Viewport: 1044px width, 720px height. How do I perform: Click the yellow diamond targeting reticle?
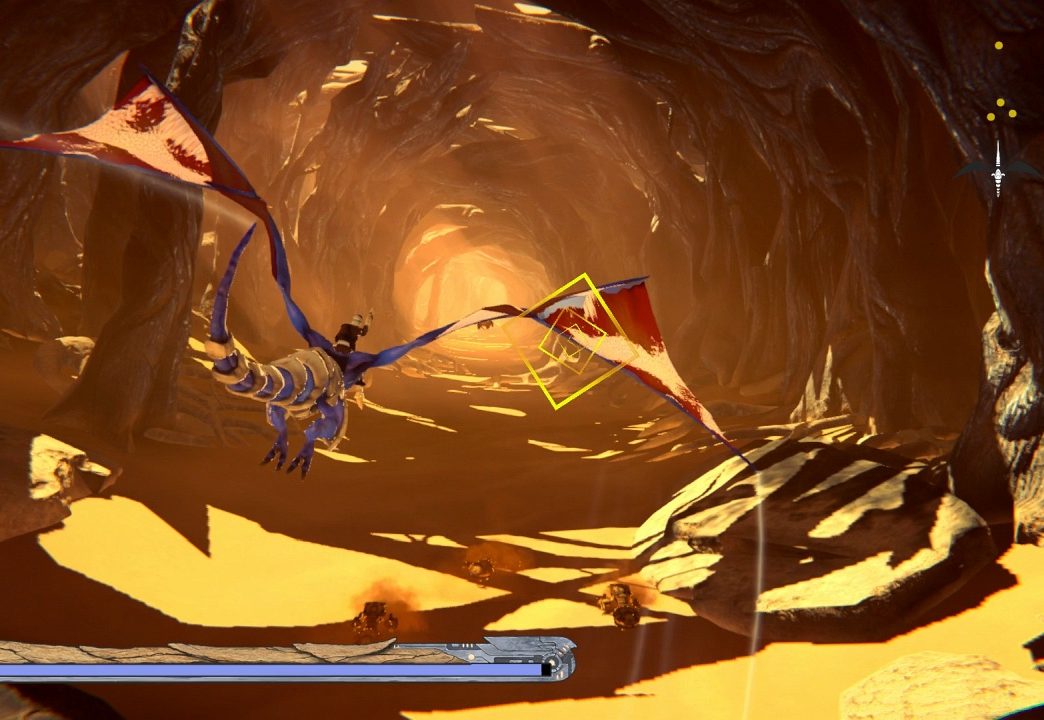point(569,342)
